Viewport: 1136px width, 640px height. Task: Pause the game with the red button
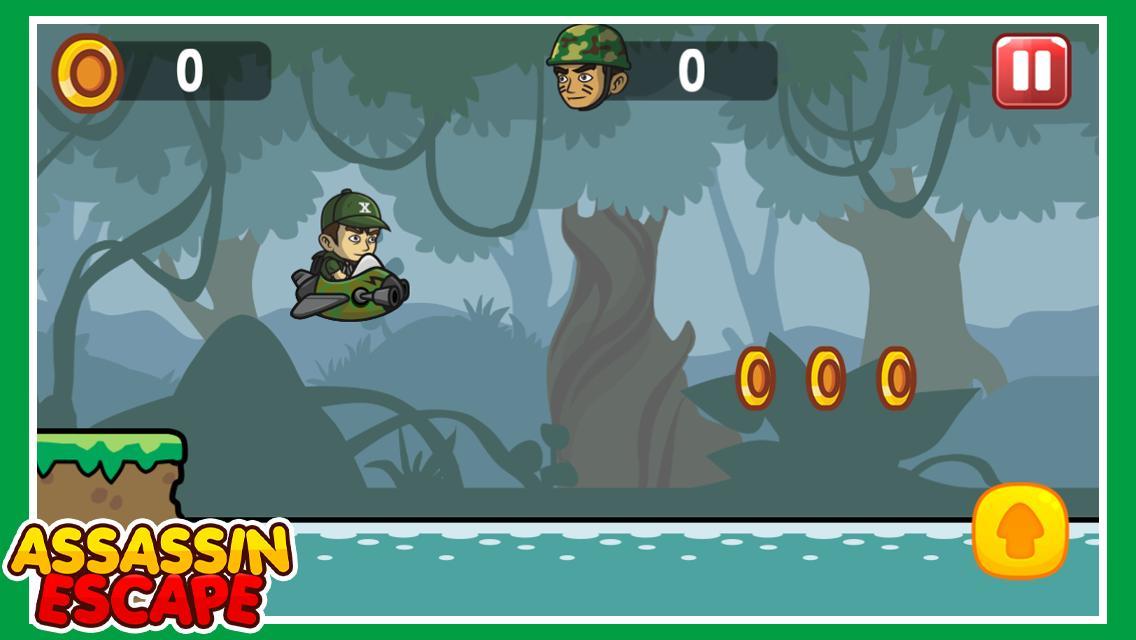[x=1031, y=71]
